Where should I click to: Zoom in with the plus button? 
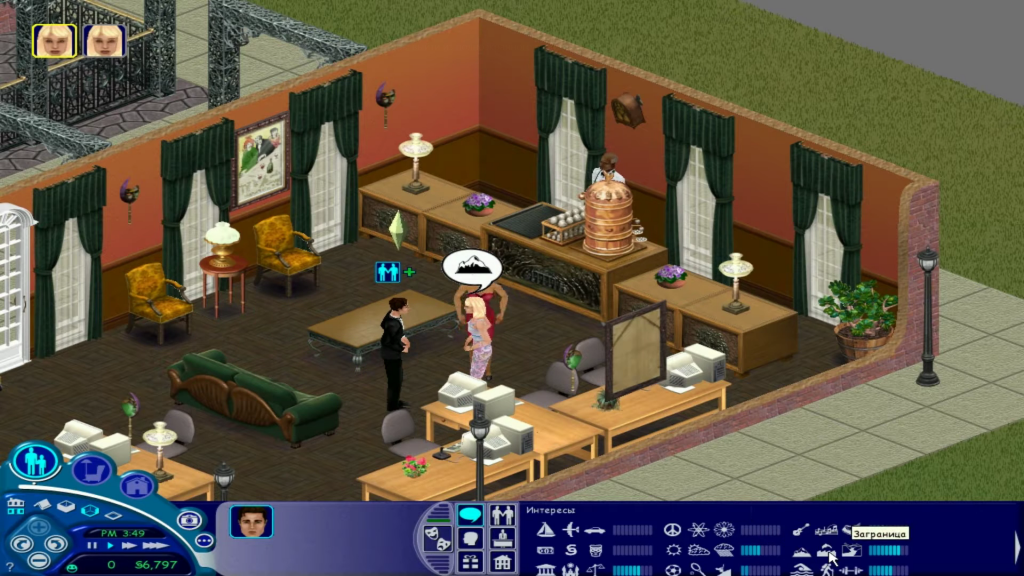click(38, 525)
